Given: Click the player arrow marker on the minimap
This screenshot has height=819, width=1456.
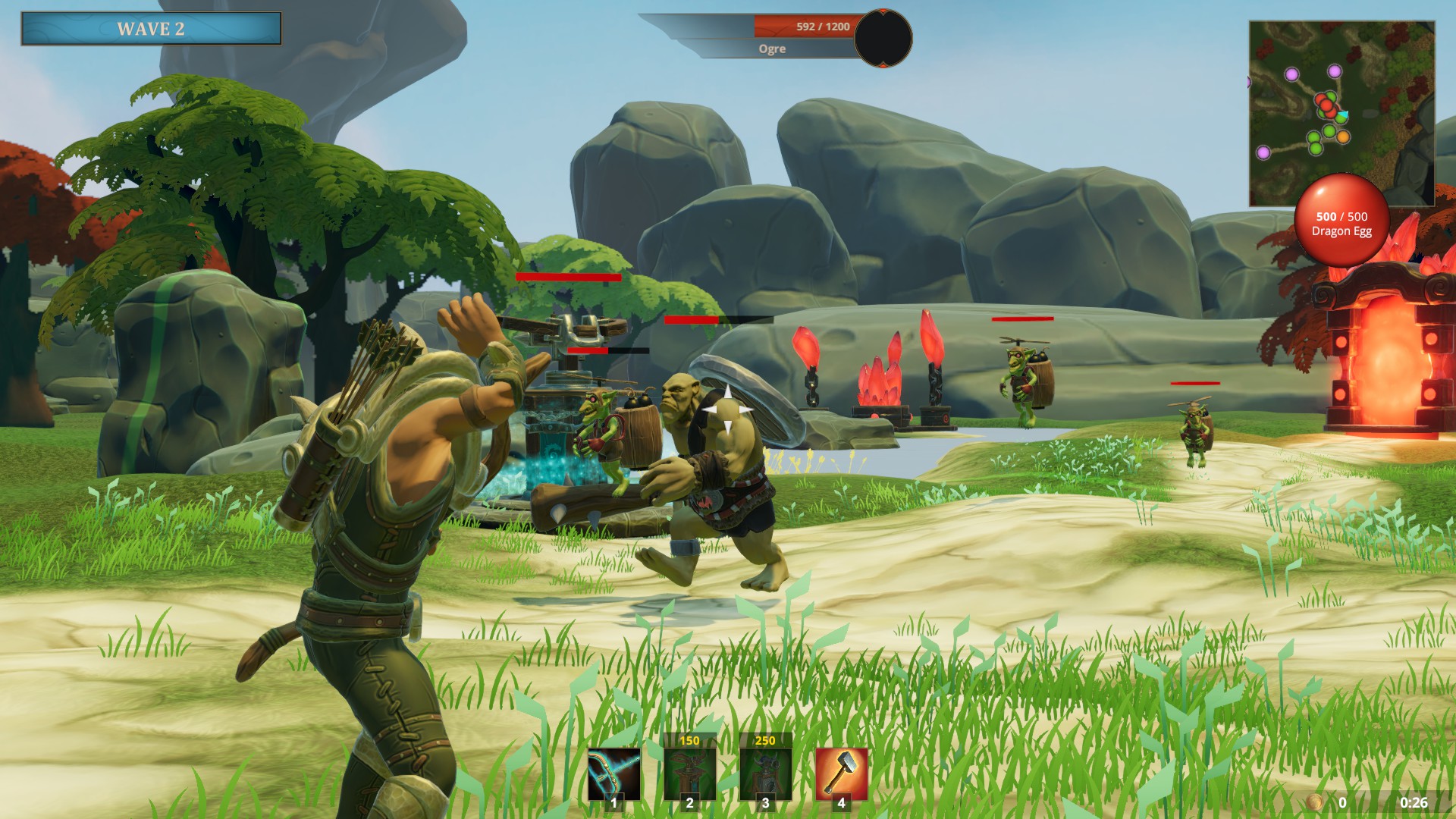Looking at the screenshot, I should tap(1344, 114).
